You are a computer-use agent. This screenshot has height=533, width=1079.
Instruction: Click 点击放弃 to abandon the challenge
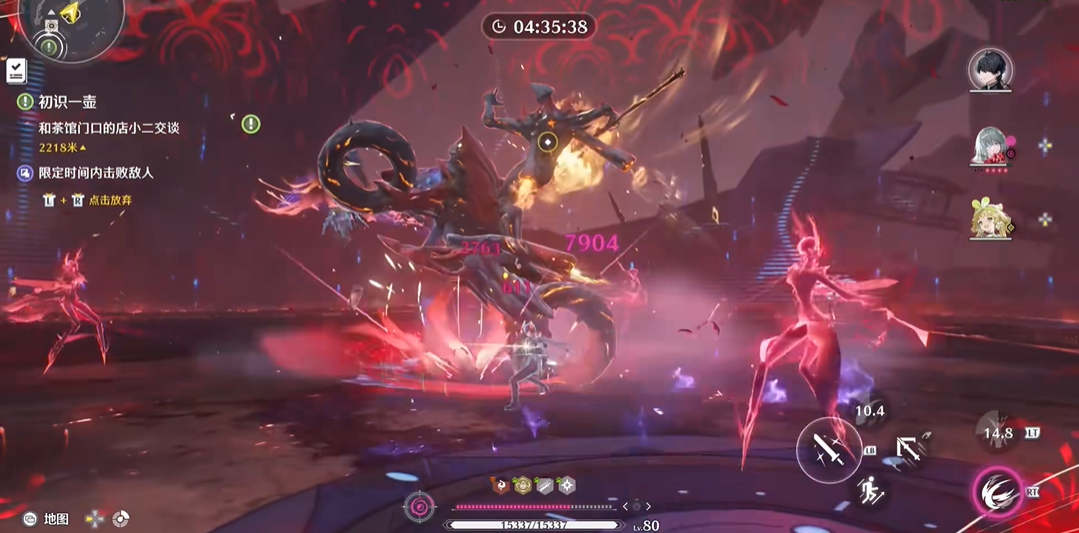(110, 200)
